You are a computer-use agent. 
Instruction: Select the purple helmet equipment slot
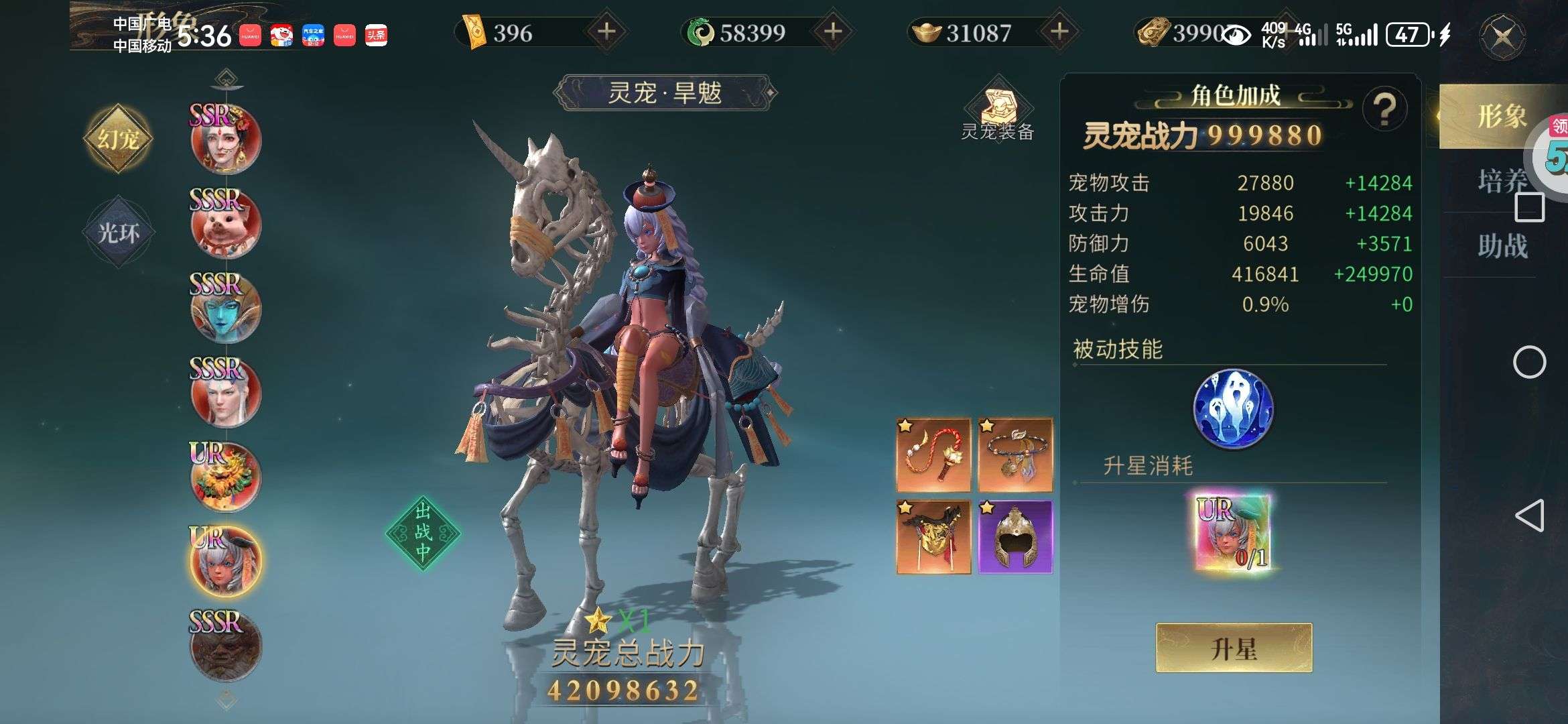pos(1015,537)
